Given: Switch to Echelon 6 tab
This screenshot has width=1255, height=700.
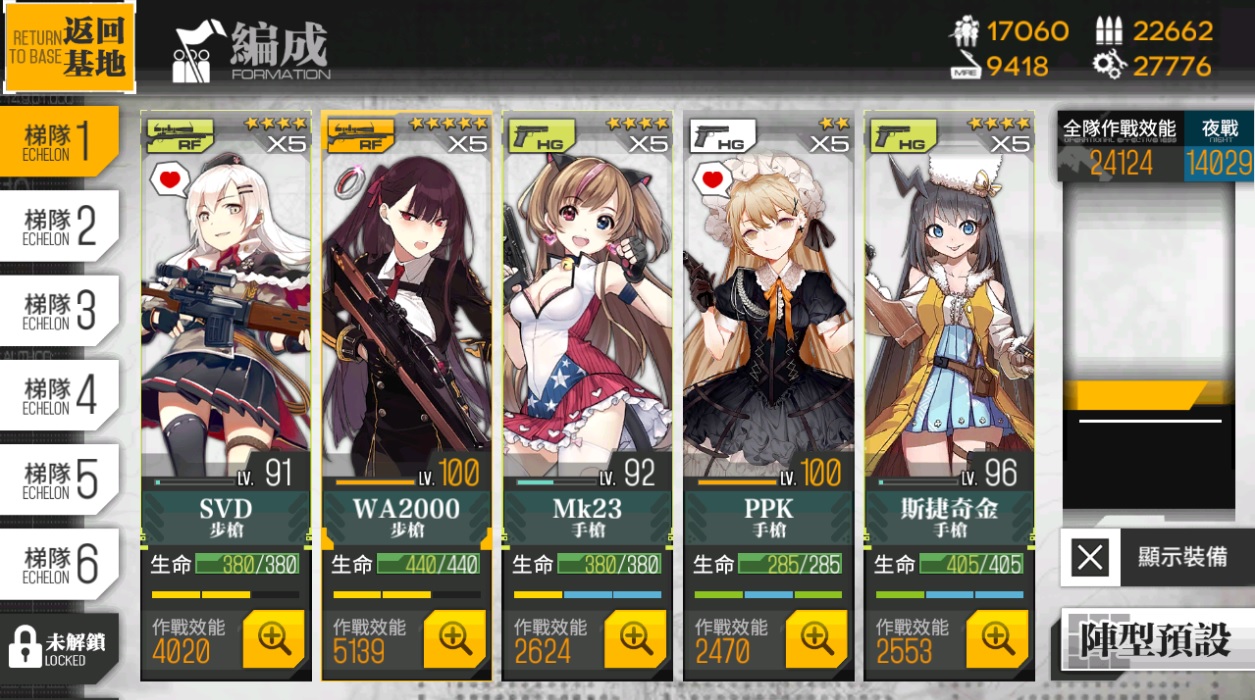Looking at the screenshot, I should (58, 564).
